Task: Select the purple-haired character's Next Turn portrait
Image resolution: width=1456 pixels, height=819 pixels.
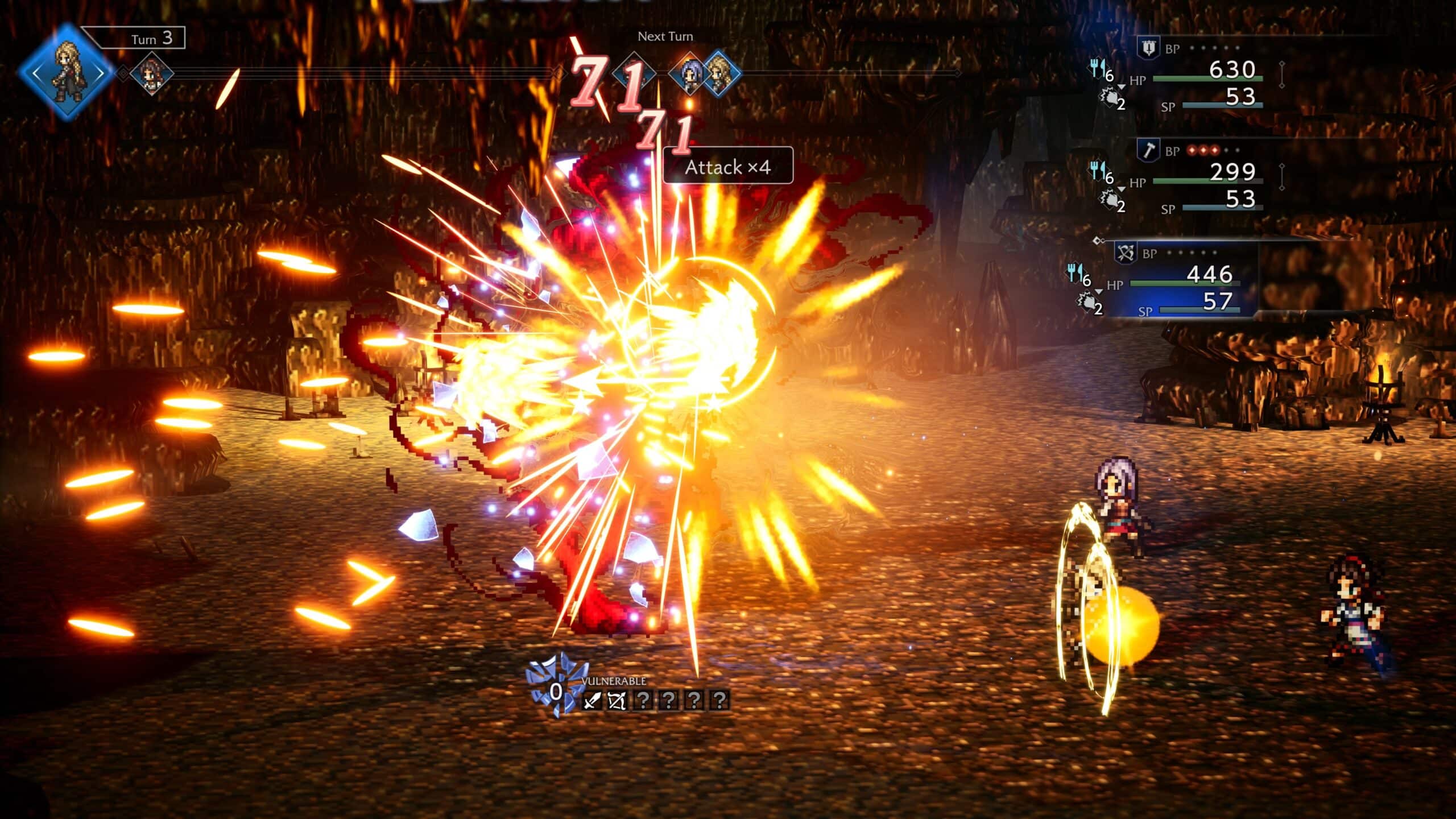Action: click(x=690, y=73)
